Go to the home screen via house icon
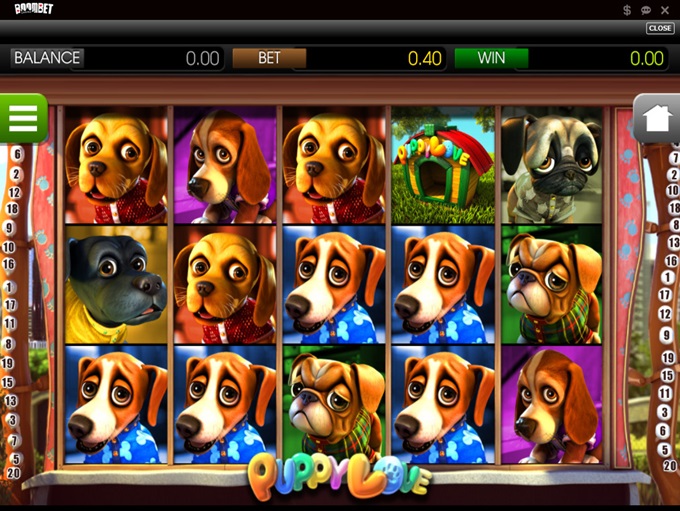The height and width of the screenshot is (511, 680). [x=656, y=119]
